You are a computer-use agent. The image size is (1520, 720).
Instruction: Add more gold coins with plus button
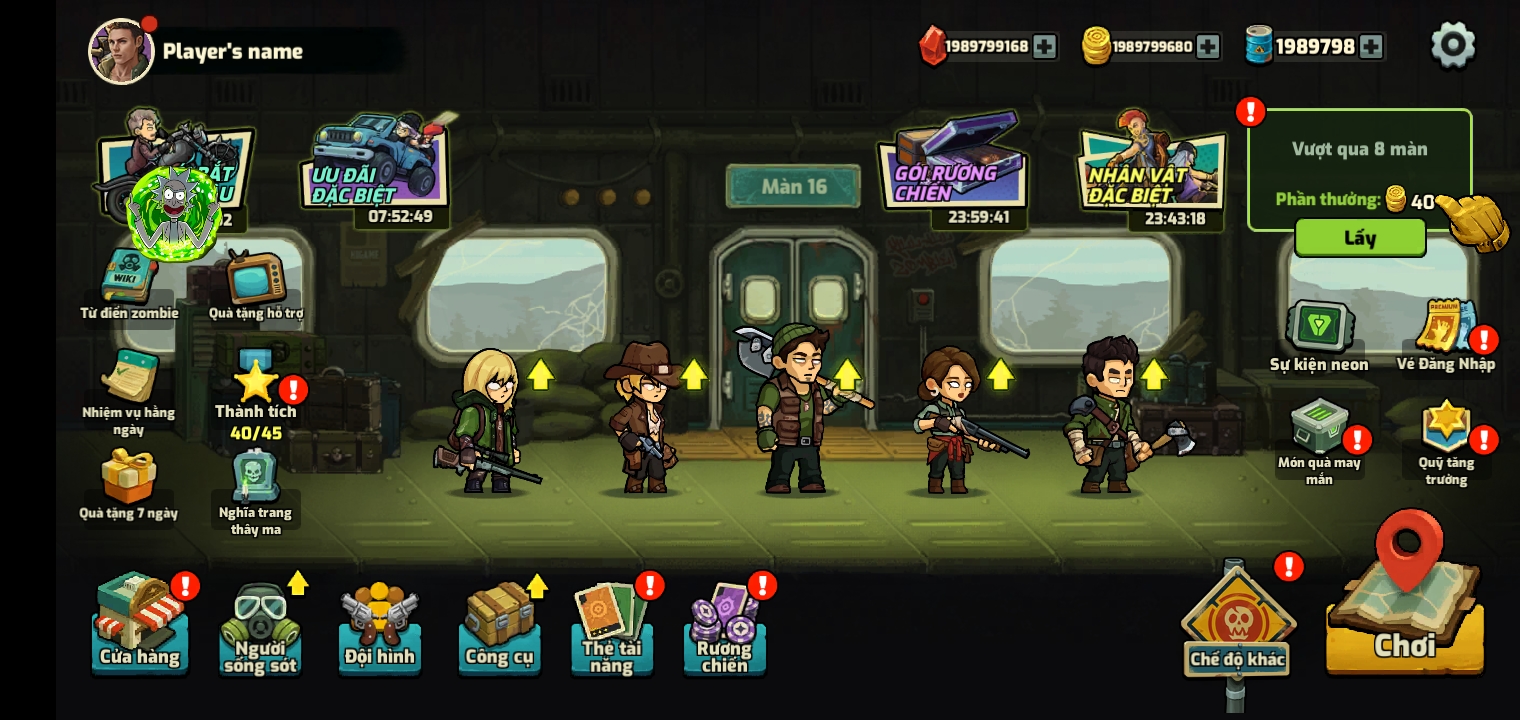pos(1208,46)
